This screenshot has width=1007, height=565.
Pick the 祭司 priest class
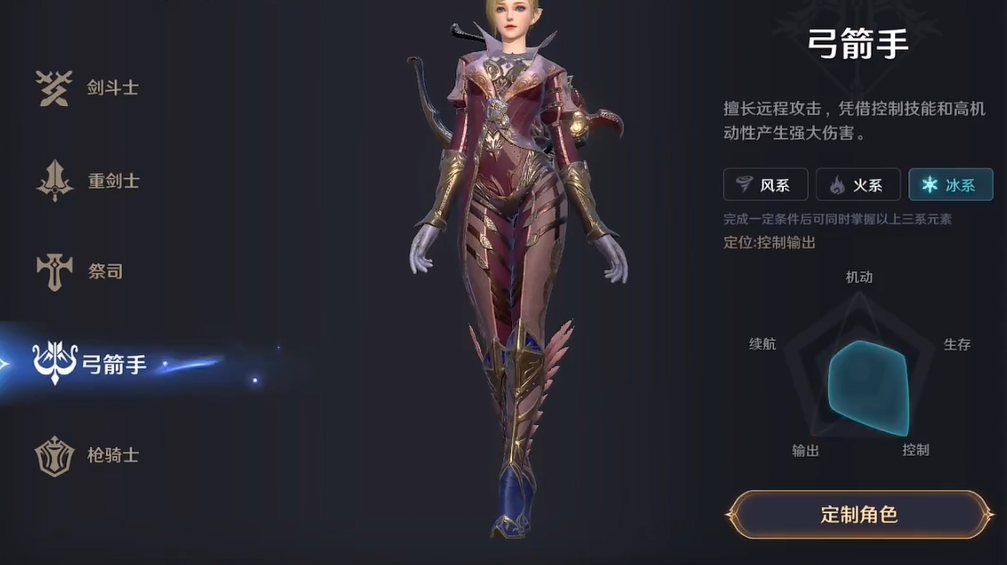(82, 271)
